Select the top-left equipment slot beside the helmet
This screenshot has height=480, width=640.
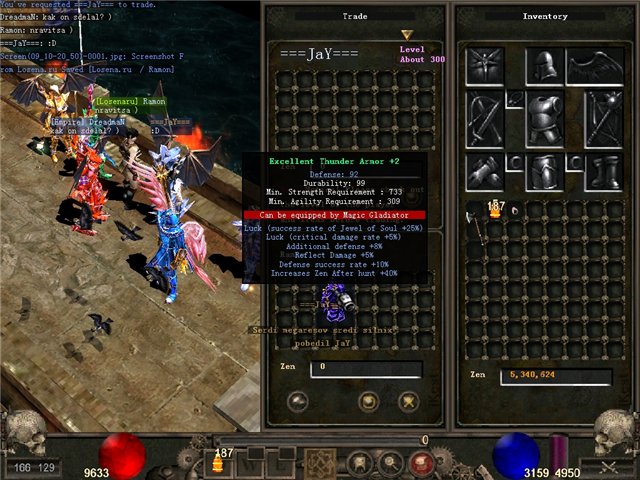click(485, 66)
